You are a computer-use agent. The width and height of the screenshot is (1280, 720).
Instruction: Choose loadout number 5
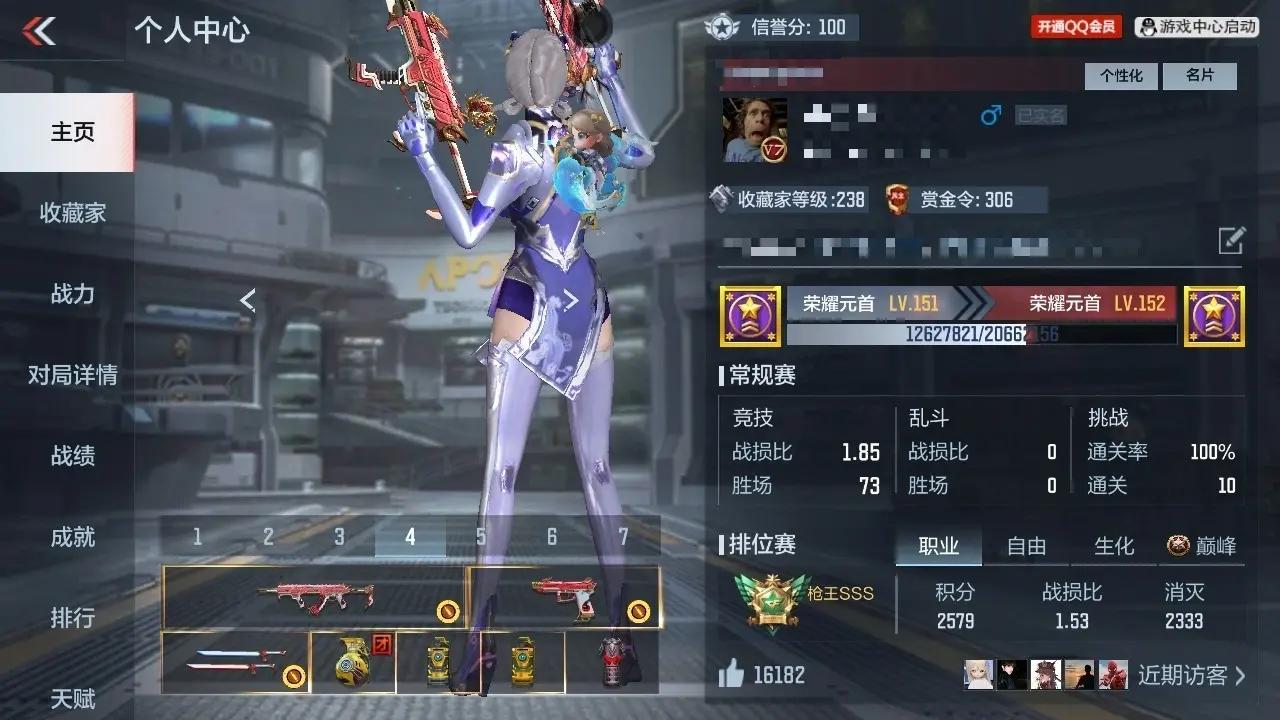pyautogui.click(x=481, y=537)
